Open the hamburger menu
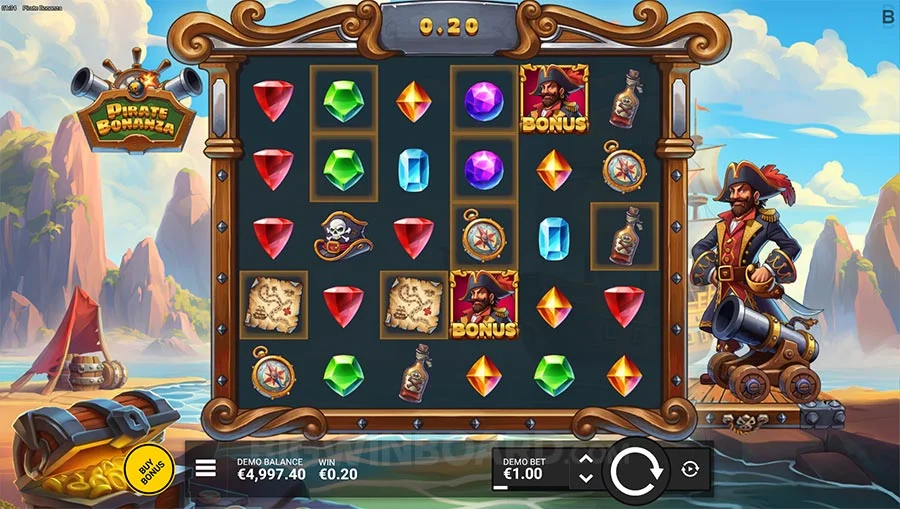Image resolution: width=900 pixels, height=509 pixels. [206, 468]
